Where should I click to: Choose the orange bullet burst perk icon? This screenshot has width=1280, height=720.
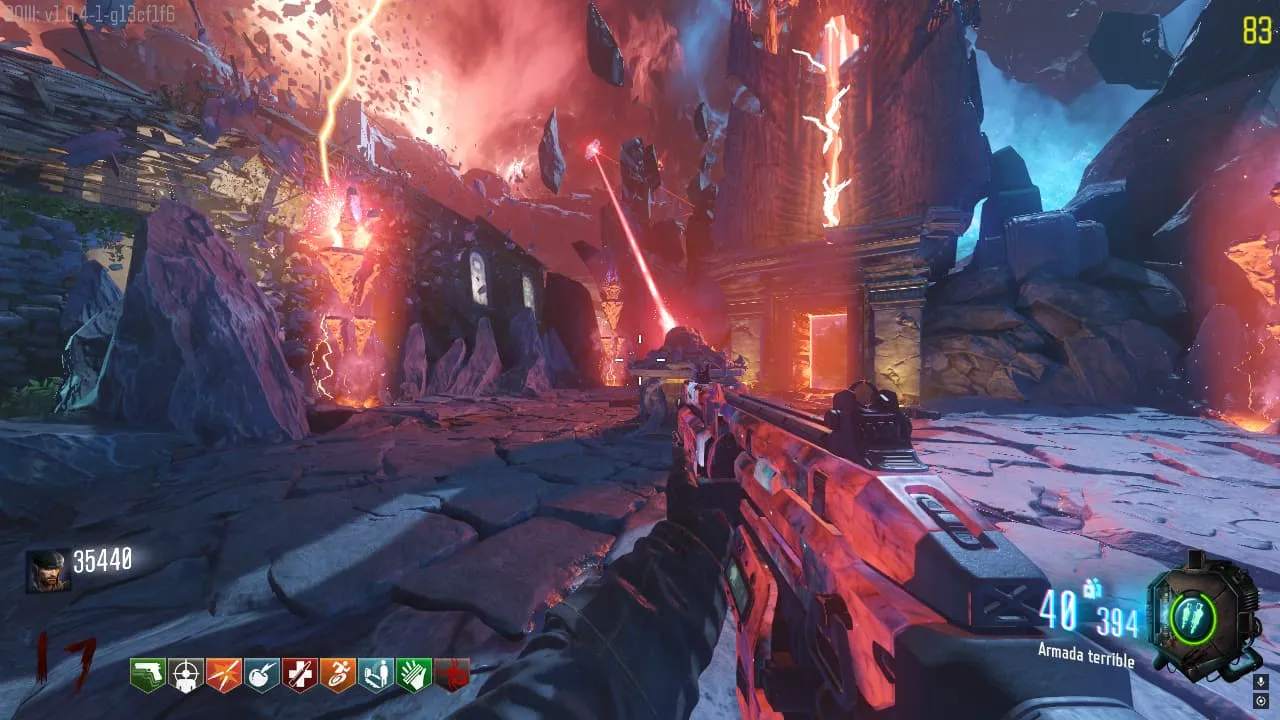point(224,675)
